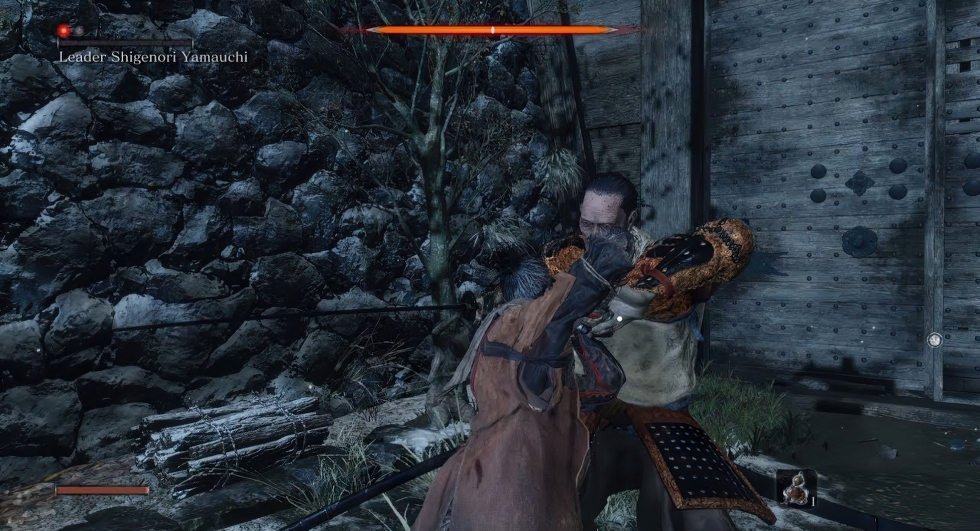Select the Healing Gourd quick item slot
980x531 pixels.
point(796,487)
